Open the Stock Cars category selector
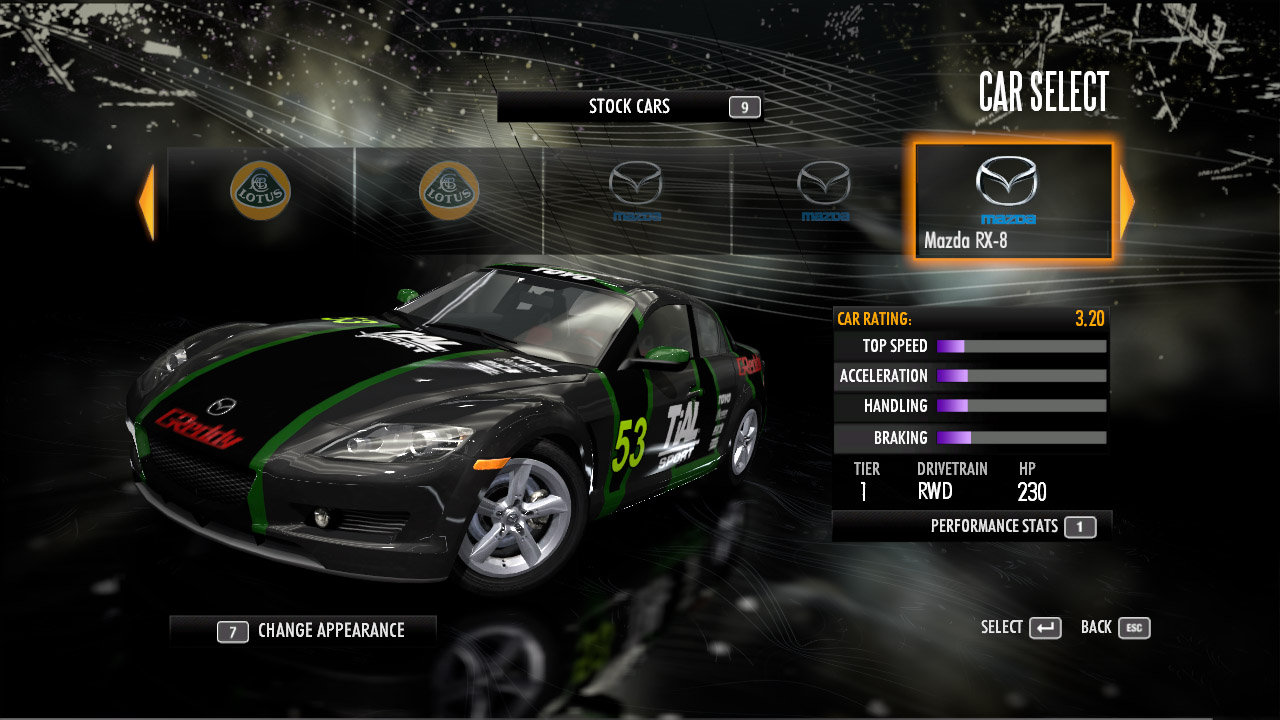Image resolution: width=1280 pixels, height=720 pixels. [630, 107]
